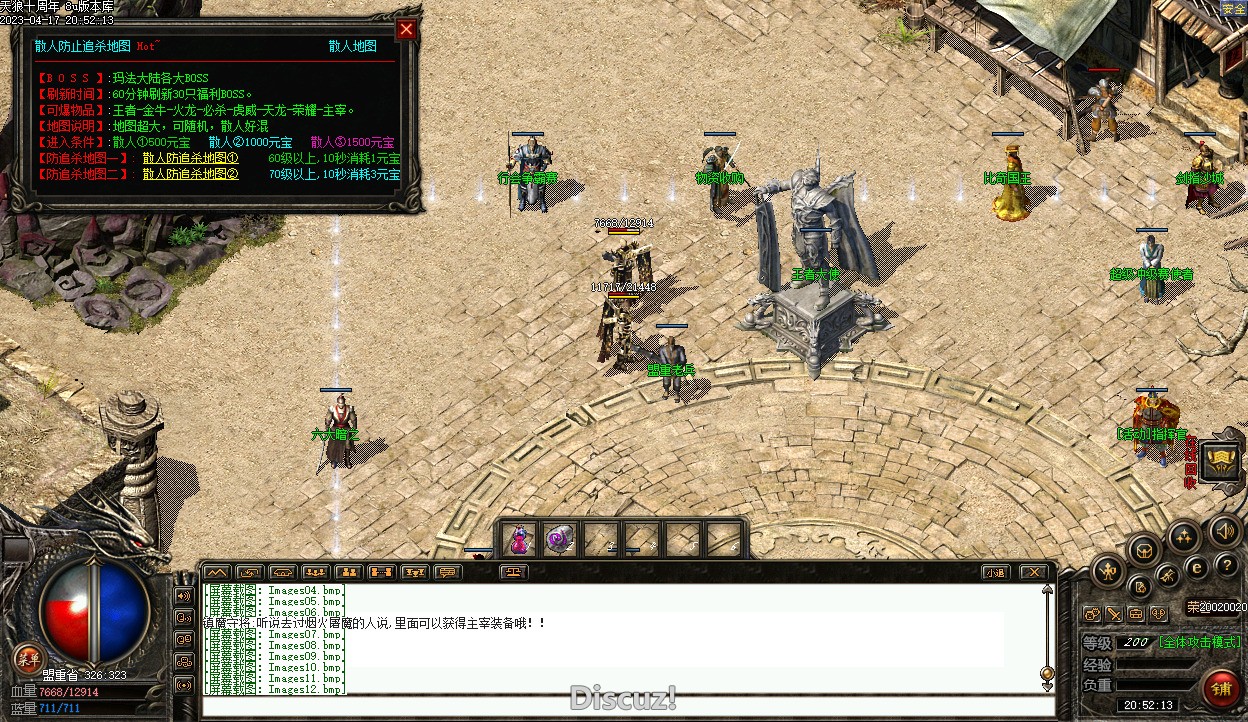1248x722 pixels.
Task: Choose the 散人防追杀地图② link
Action: 190,174
